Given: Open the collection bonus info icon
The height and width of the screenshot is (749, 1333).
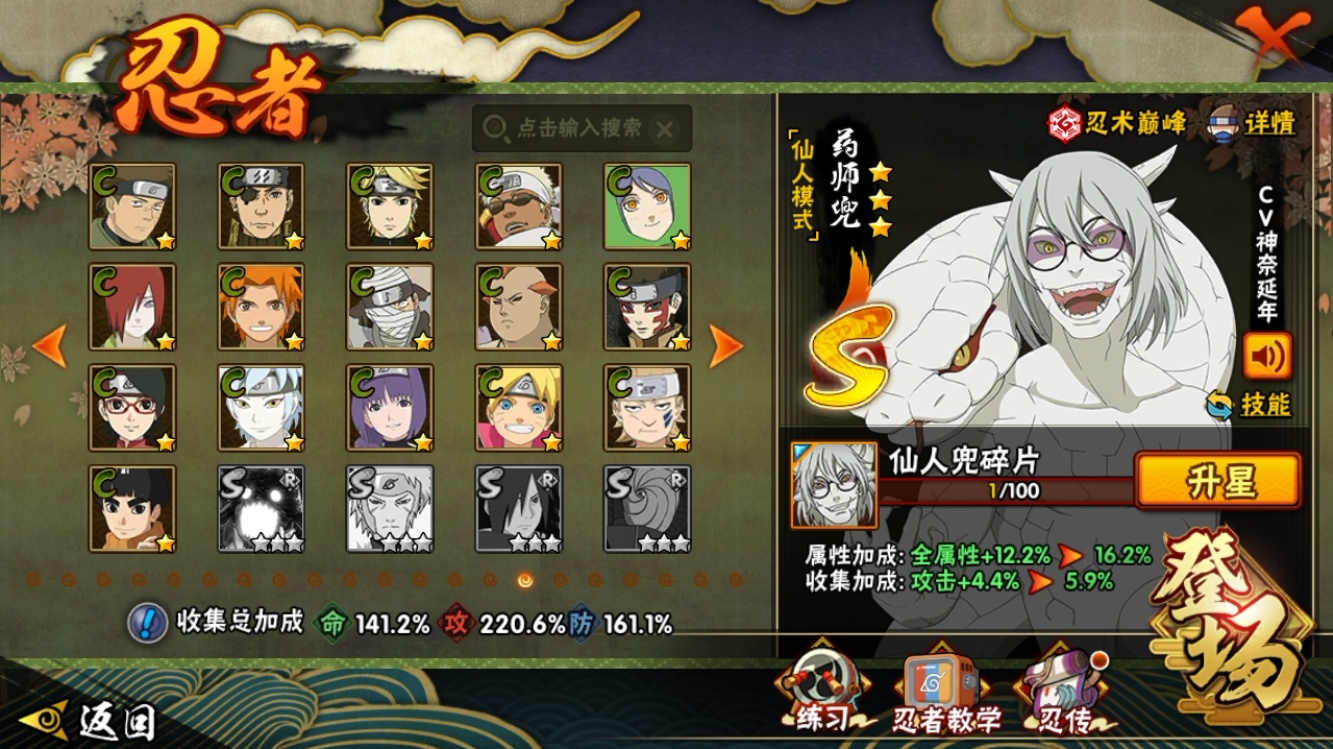Looking at the screenshot, I should (148, 623).
